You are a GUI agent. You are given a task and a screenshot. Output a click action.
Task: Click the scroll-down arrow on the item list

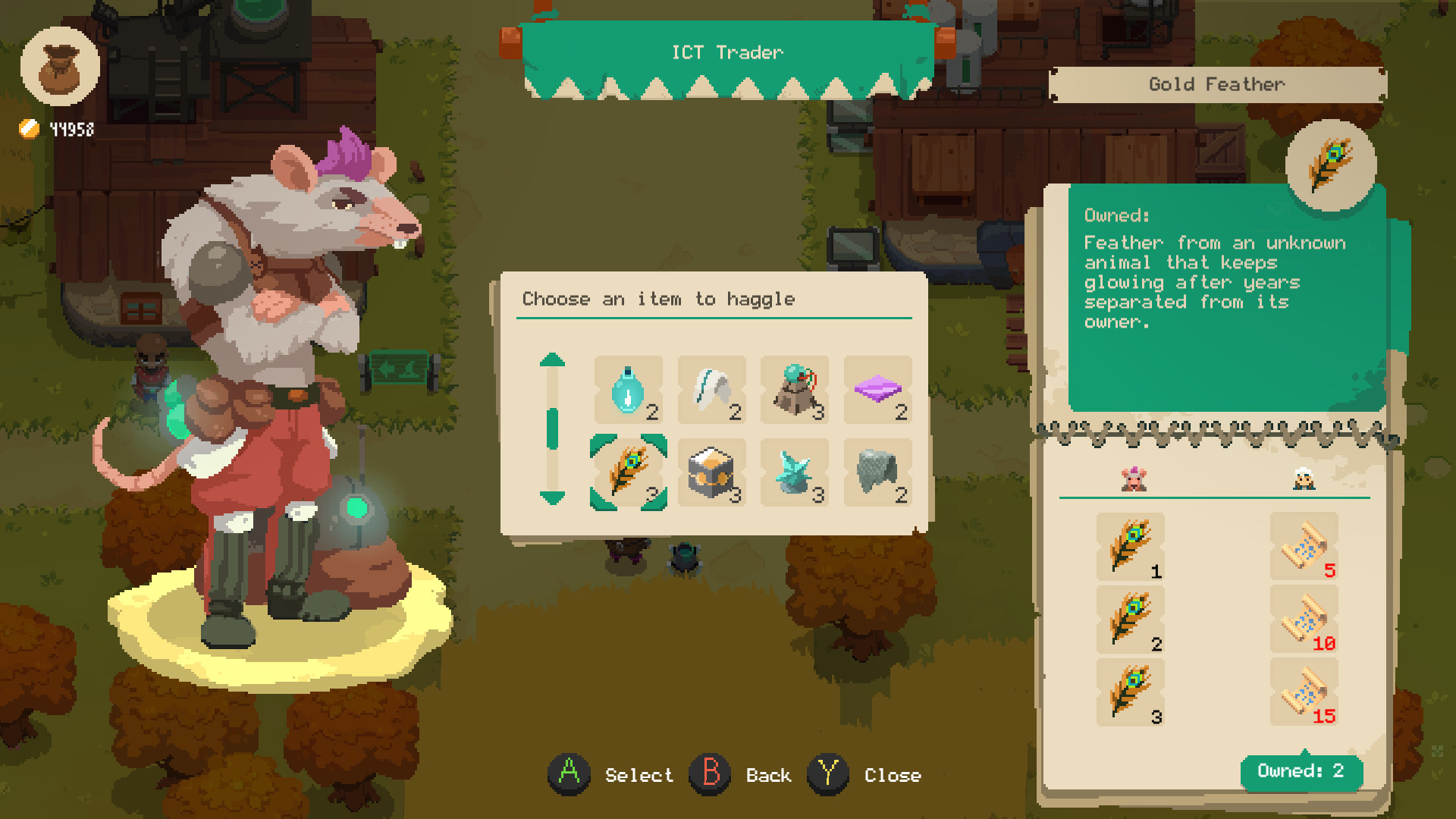coord(552,499)
